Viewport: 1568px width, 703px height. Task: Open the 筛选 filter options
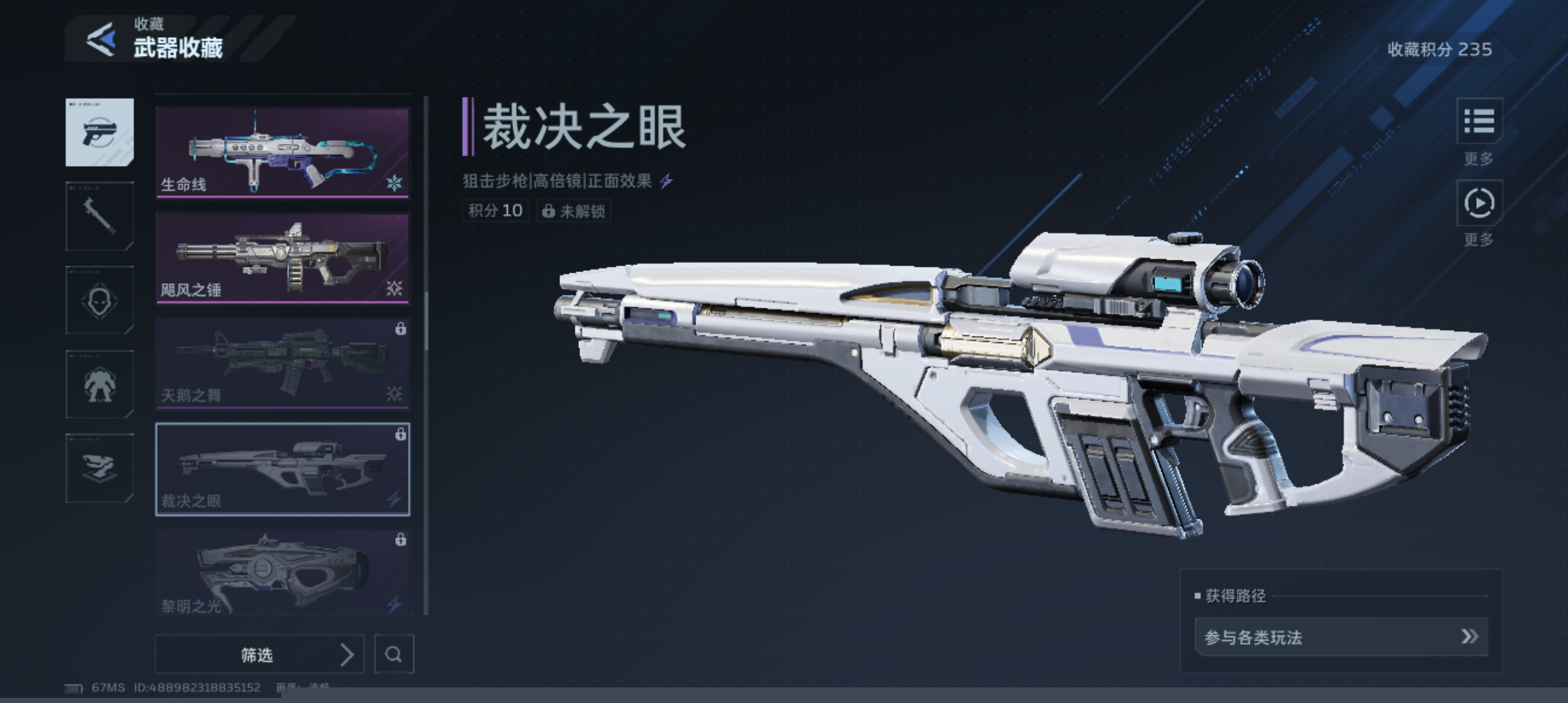point(259,654)
